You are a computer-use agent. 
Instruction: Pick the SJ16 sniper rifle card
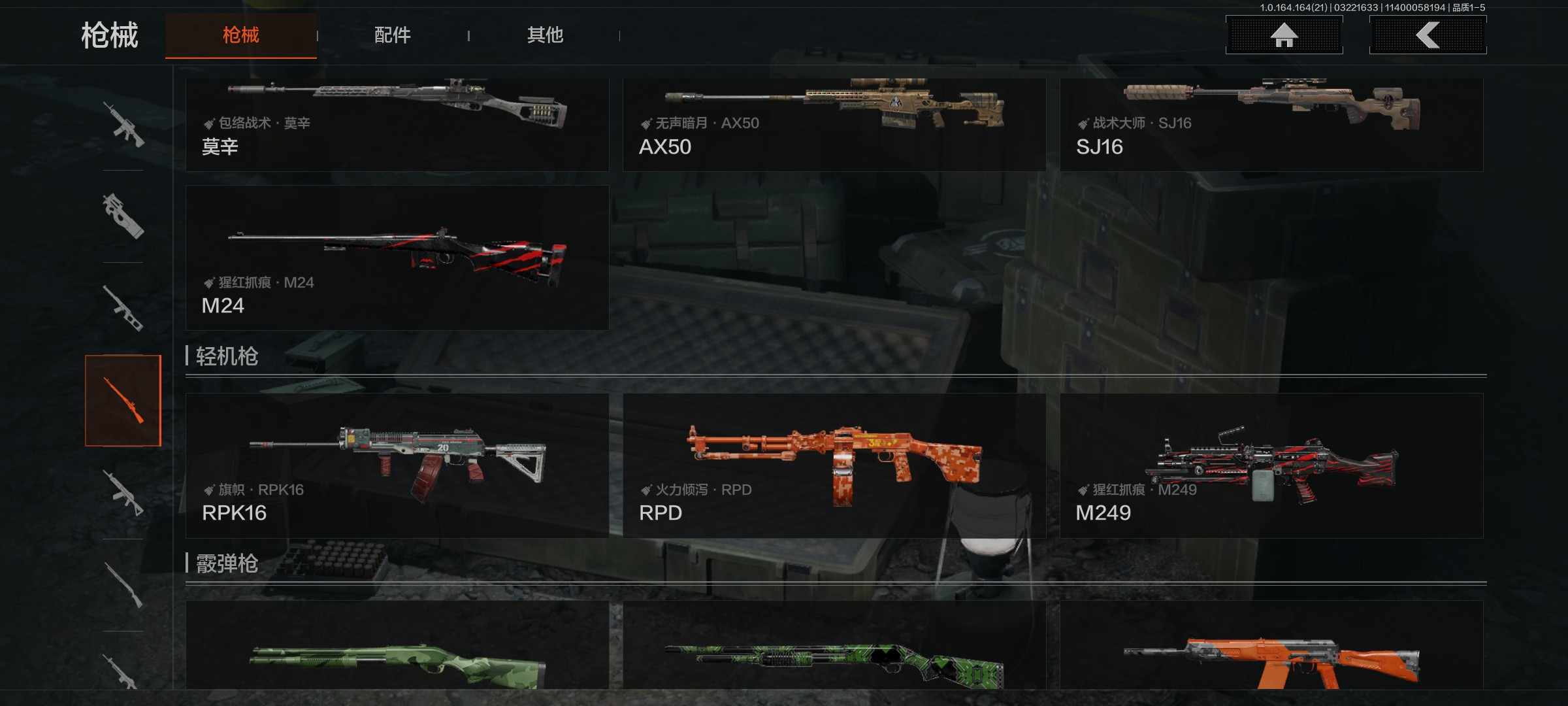click(x=1271, y=124)
